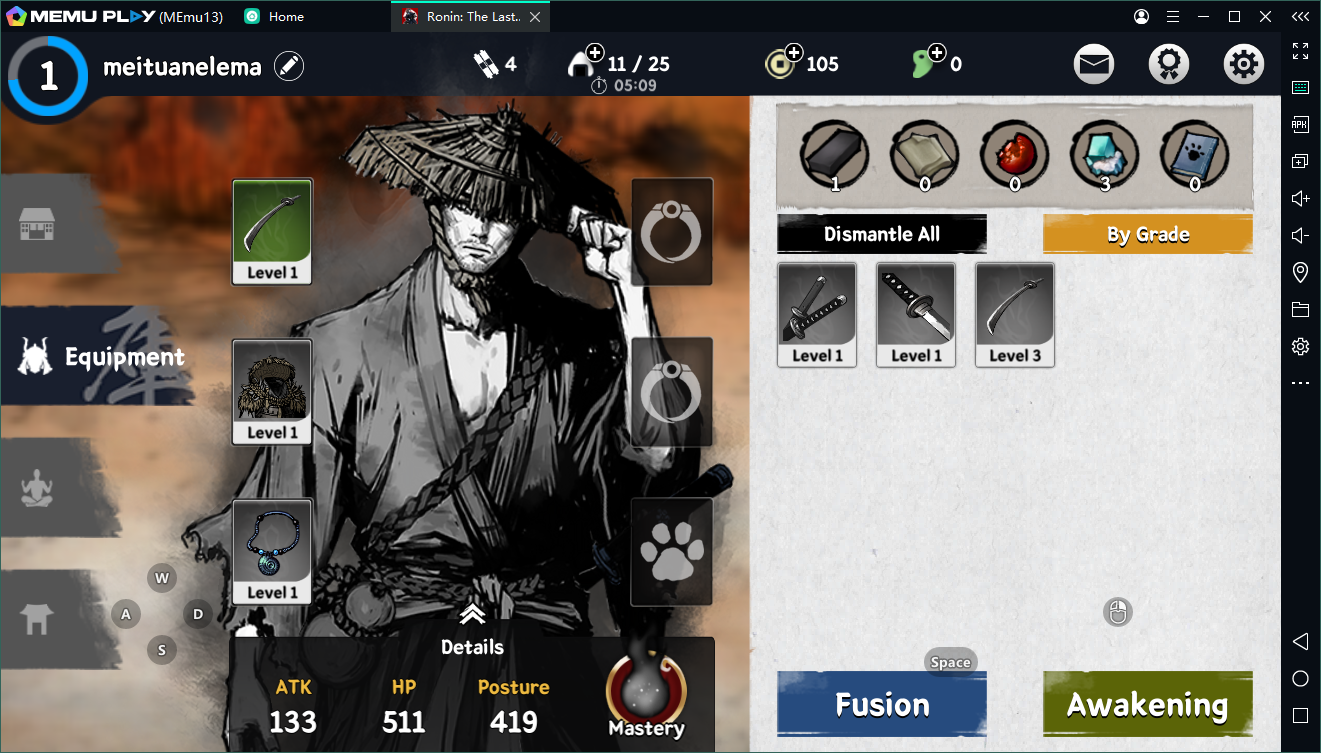Open the mailbox envelope icon
The height and width of the screenshot is (753, 1321).
[1094, 65]
